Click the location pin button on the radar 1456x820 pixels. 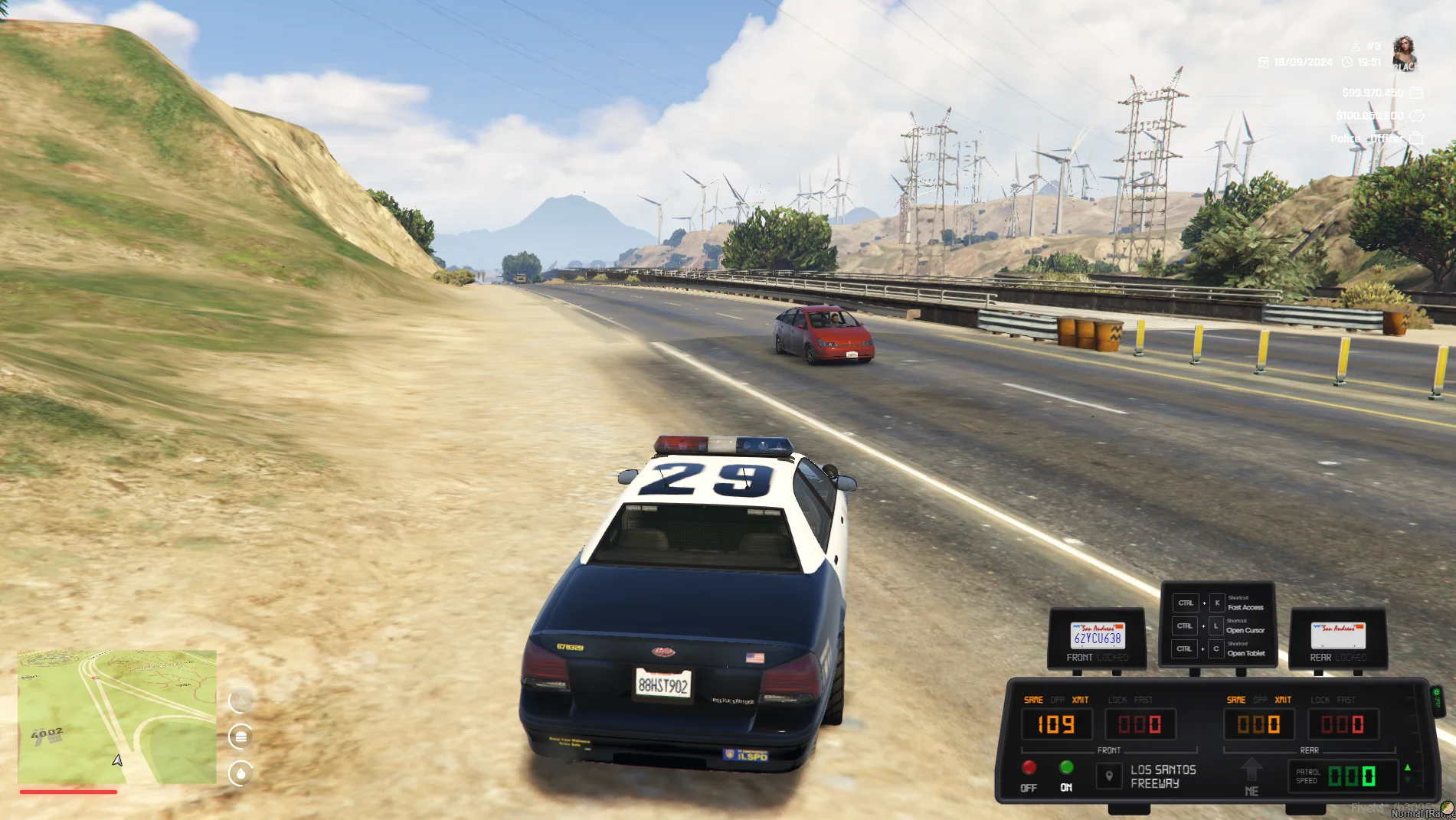tap(1109, 776)
